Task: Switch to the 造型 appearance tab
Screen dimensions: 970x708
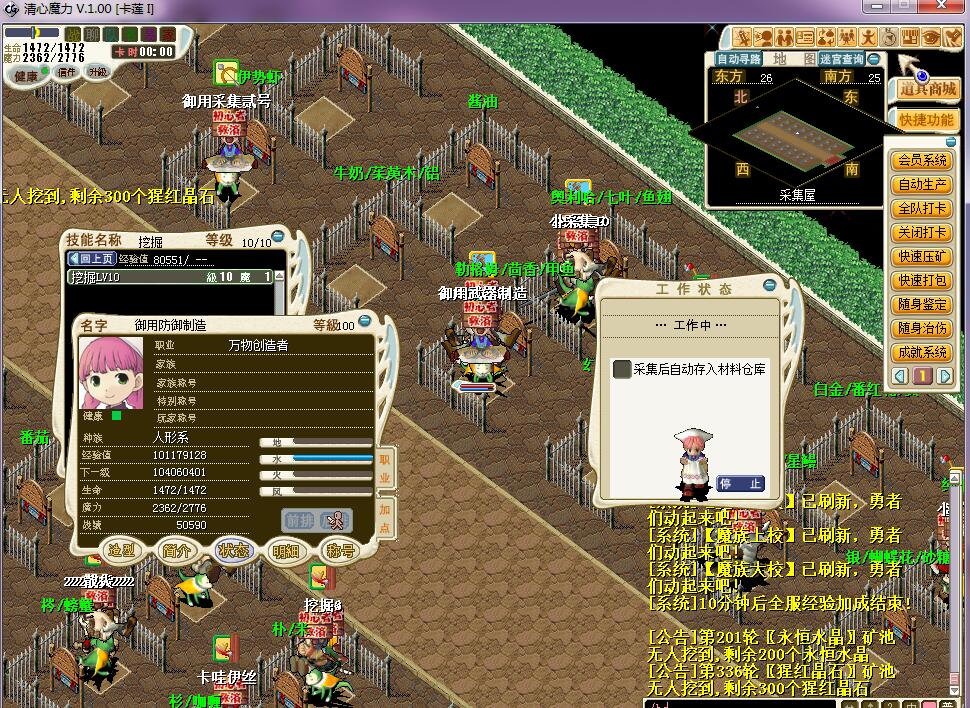Action: pyautogui.click(x=122, y=550)
